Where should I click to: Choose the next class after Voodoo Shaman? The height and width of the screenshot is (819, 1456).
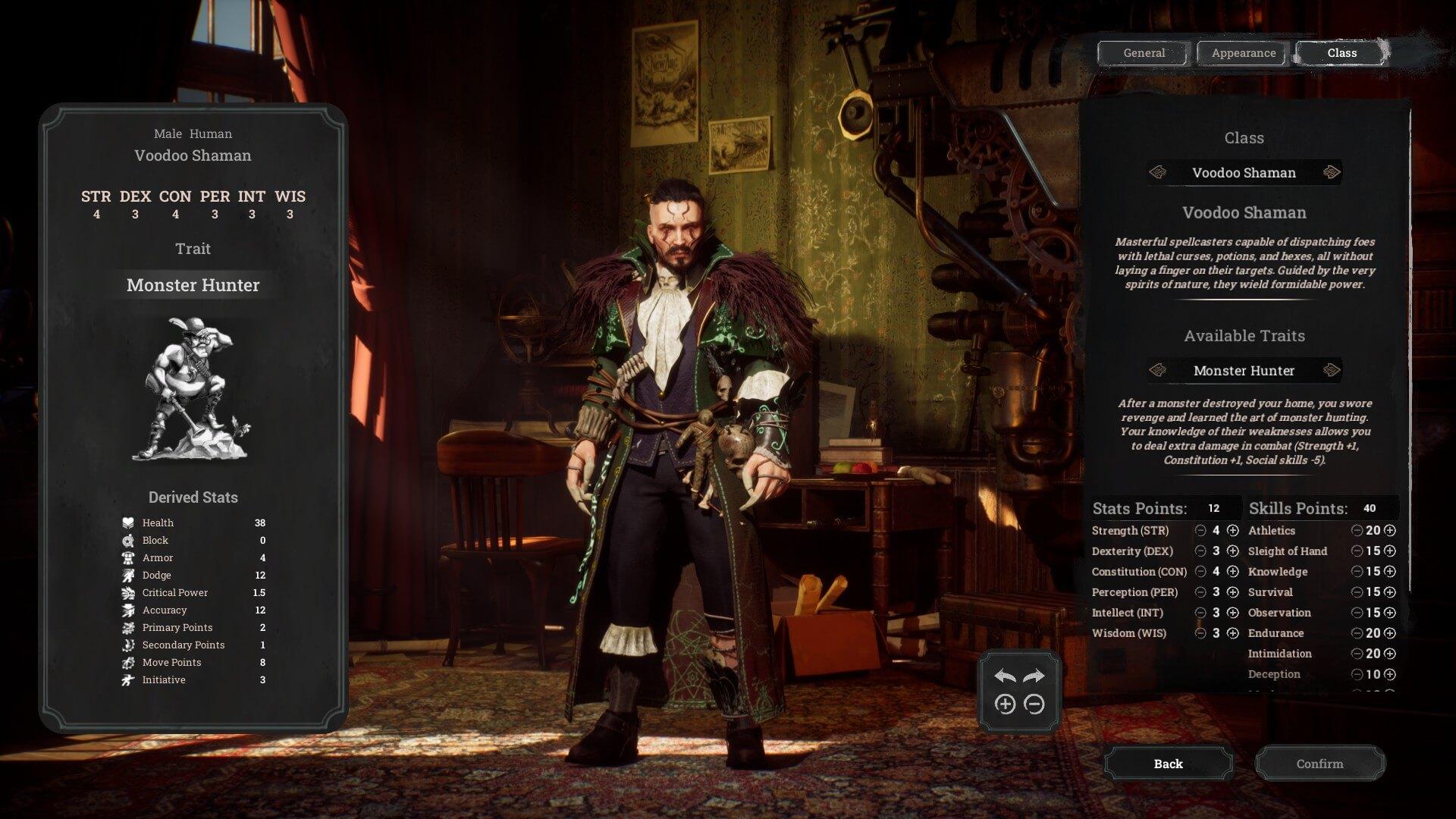click(x=1331, y=173)
